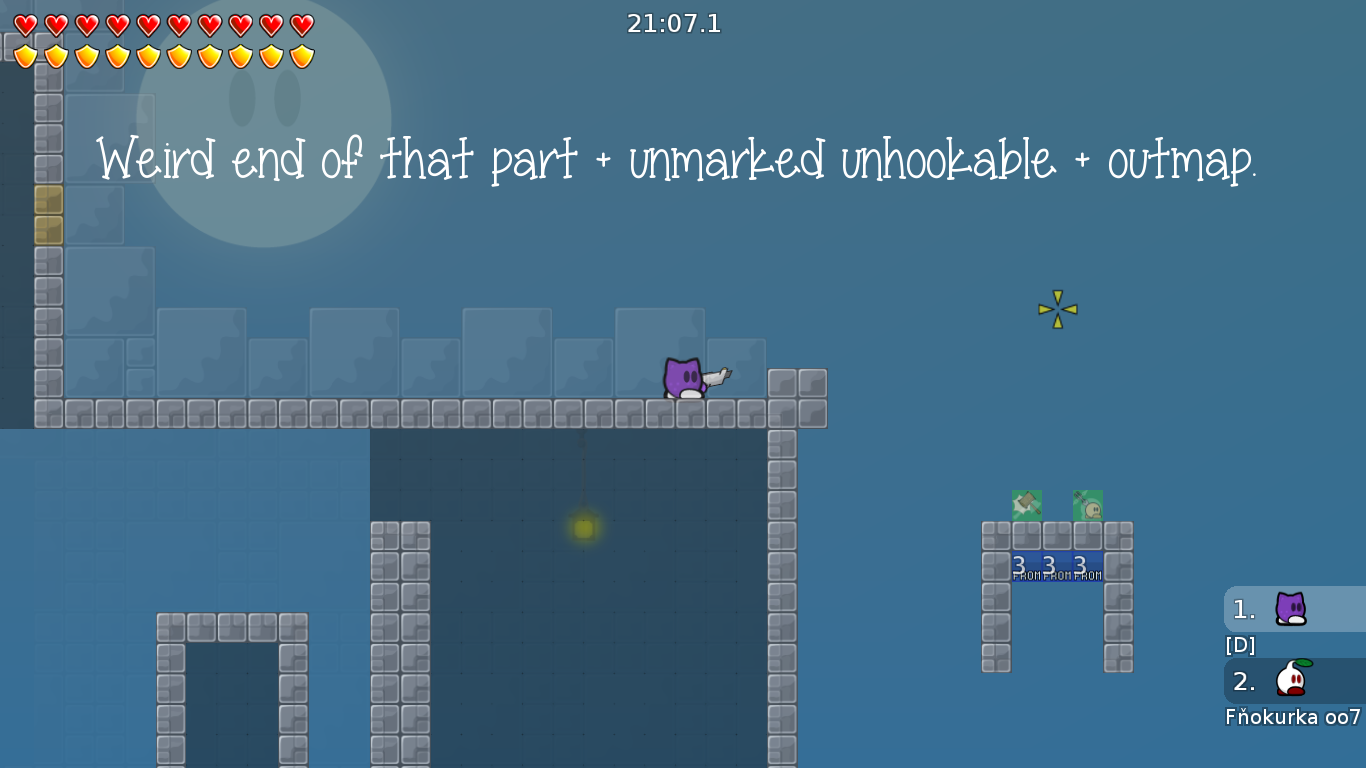The height and width of the screenshot is (768, 1366).
Task: Click the purple tee standing on the platform
Action: point(684,378)
